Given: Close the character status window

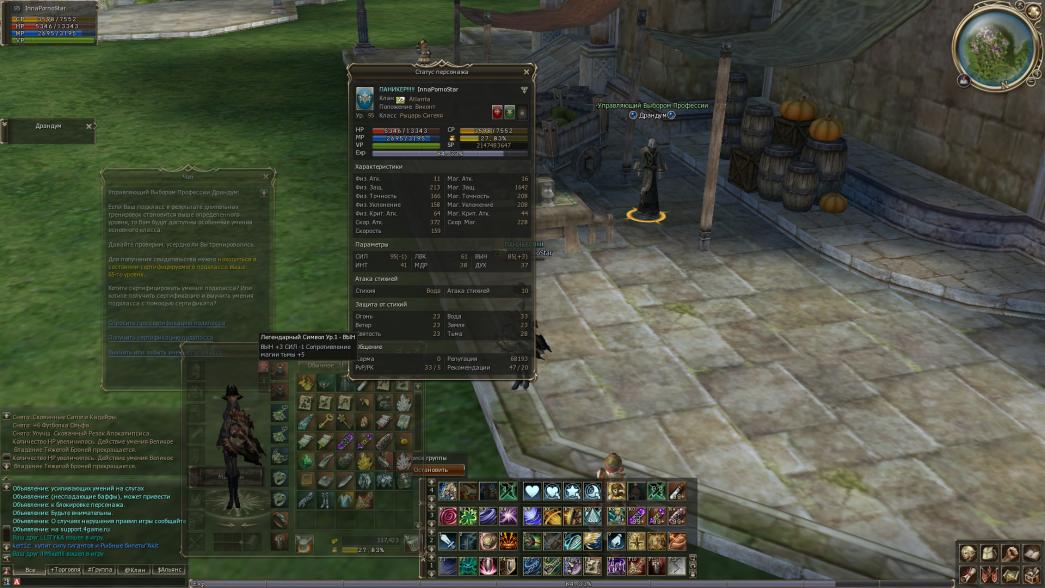Looking at the screenshot, I should (525, 73).
